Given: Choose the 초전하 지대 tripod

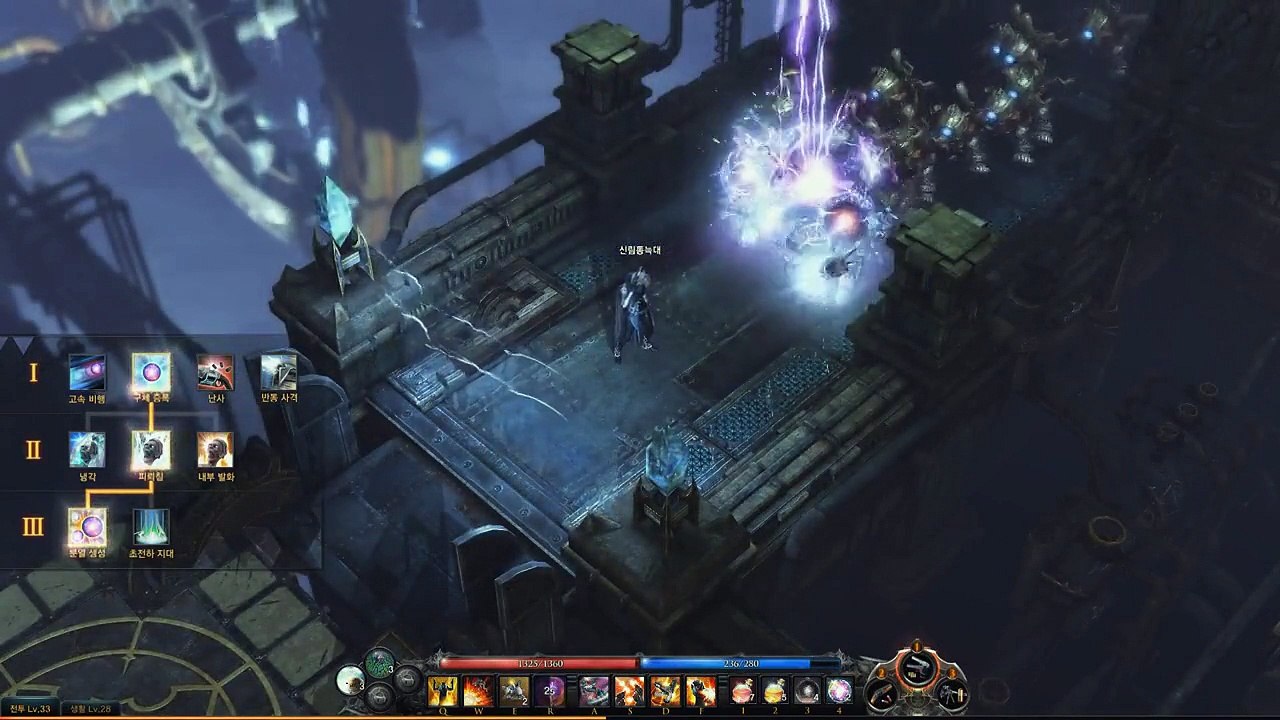Looking at the screenshot, I should [151, 527].
